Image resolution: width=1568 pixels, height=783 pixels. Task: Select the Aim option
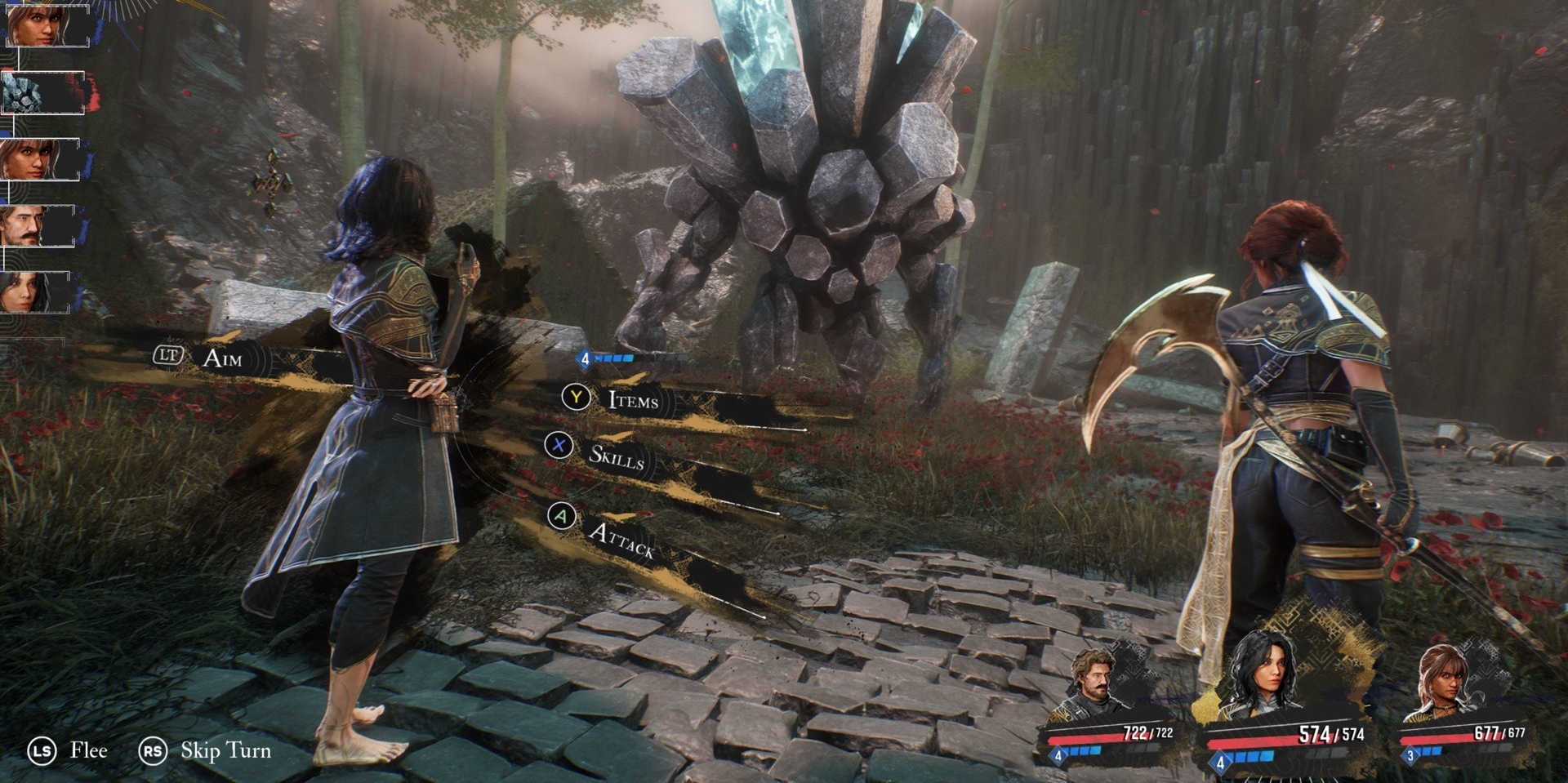221,358
